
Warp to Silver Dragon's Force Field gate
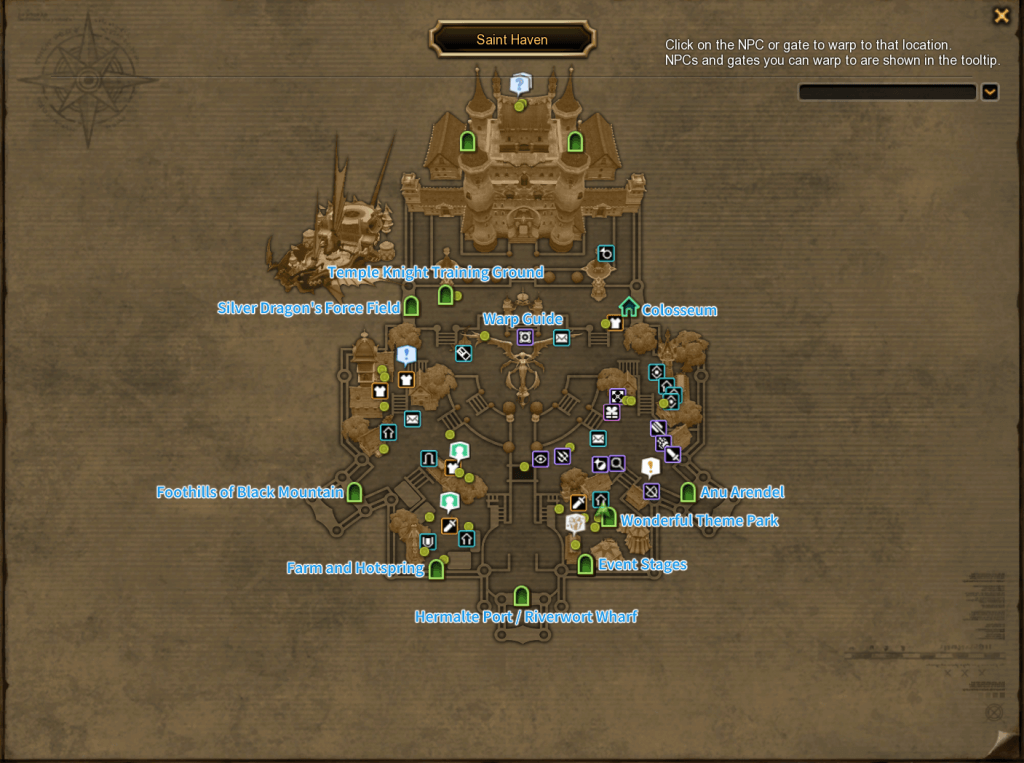tap(411, 307)
